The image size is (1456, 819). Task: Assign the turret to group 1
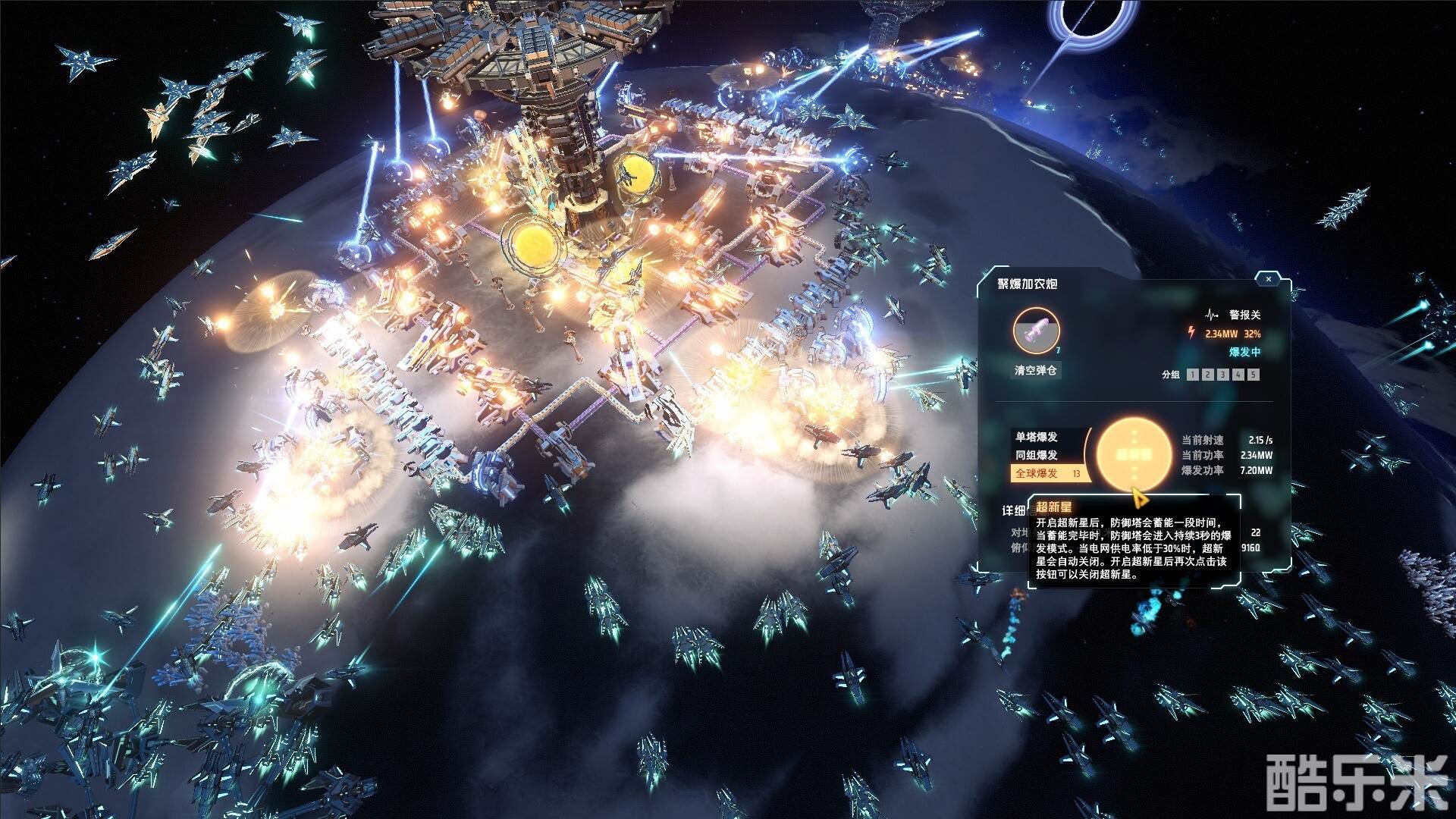click(x=1193, y=375)
